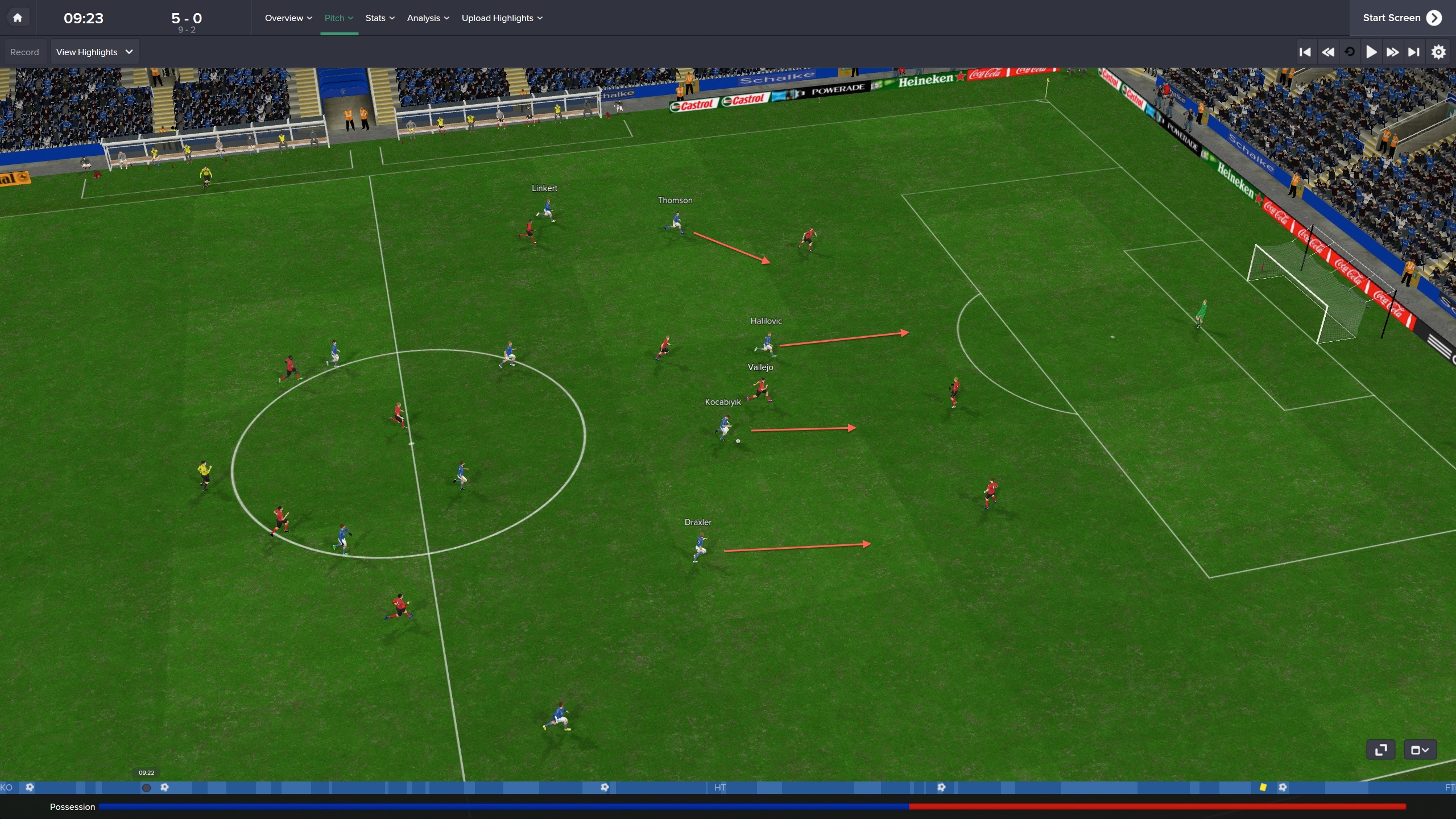Click the home icon button
Screen dimensions: 1456x819
coord(18,18)
